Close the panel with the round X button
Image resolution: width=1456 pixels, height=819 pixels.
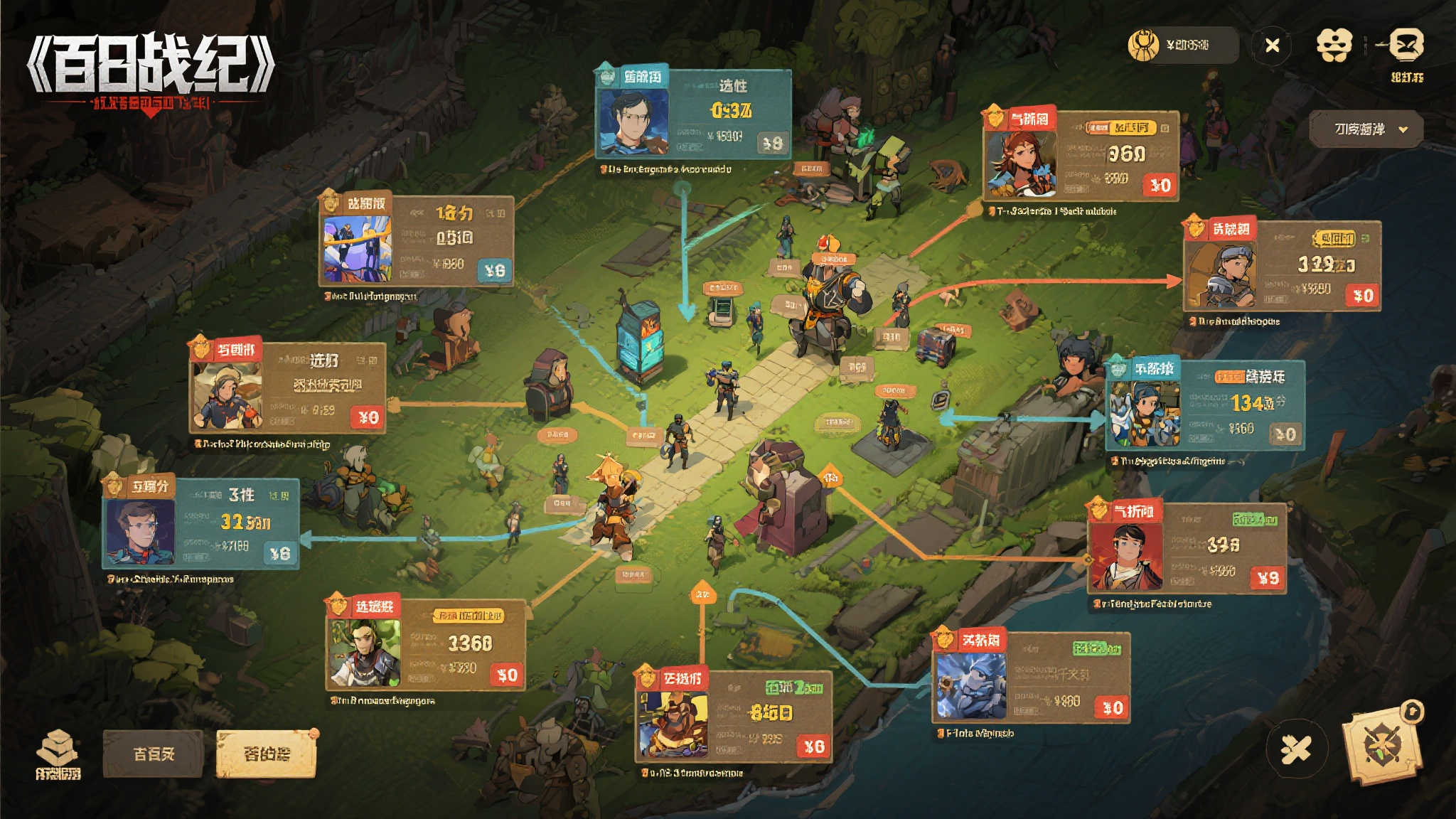[1272, 45]
